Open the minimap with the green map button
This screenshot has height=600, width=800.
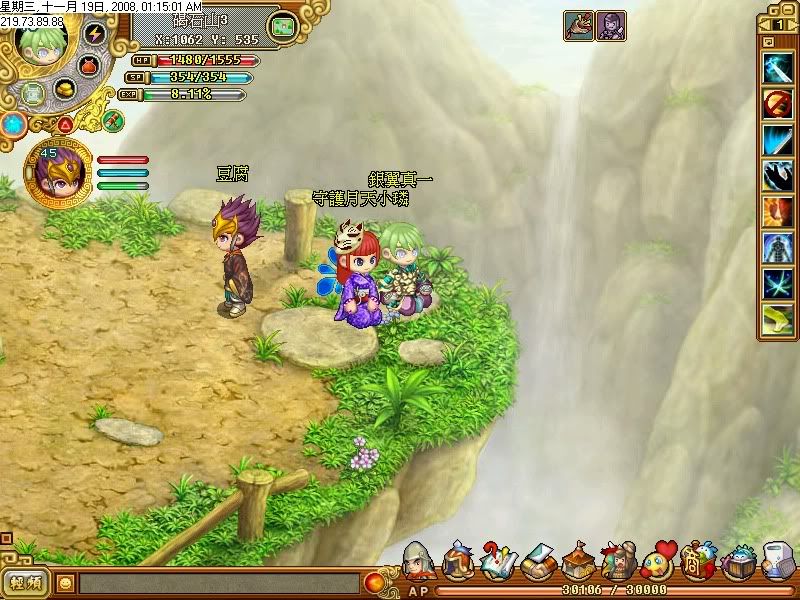point(284,24)
